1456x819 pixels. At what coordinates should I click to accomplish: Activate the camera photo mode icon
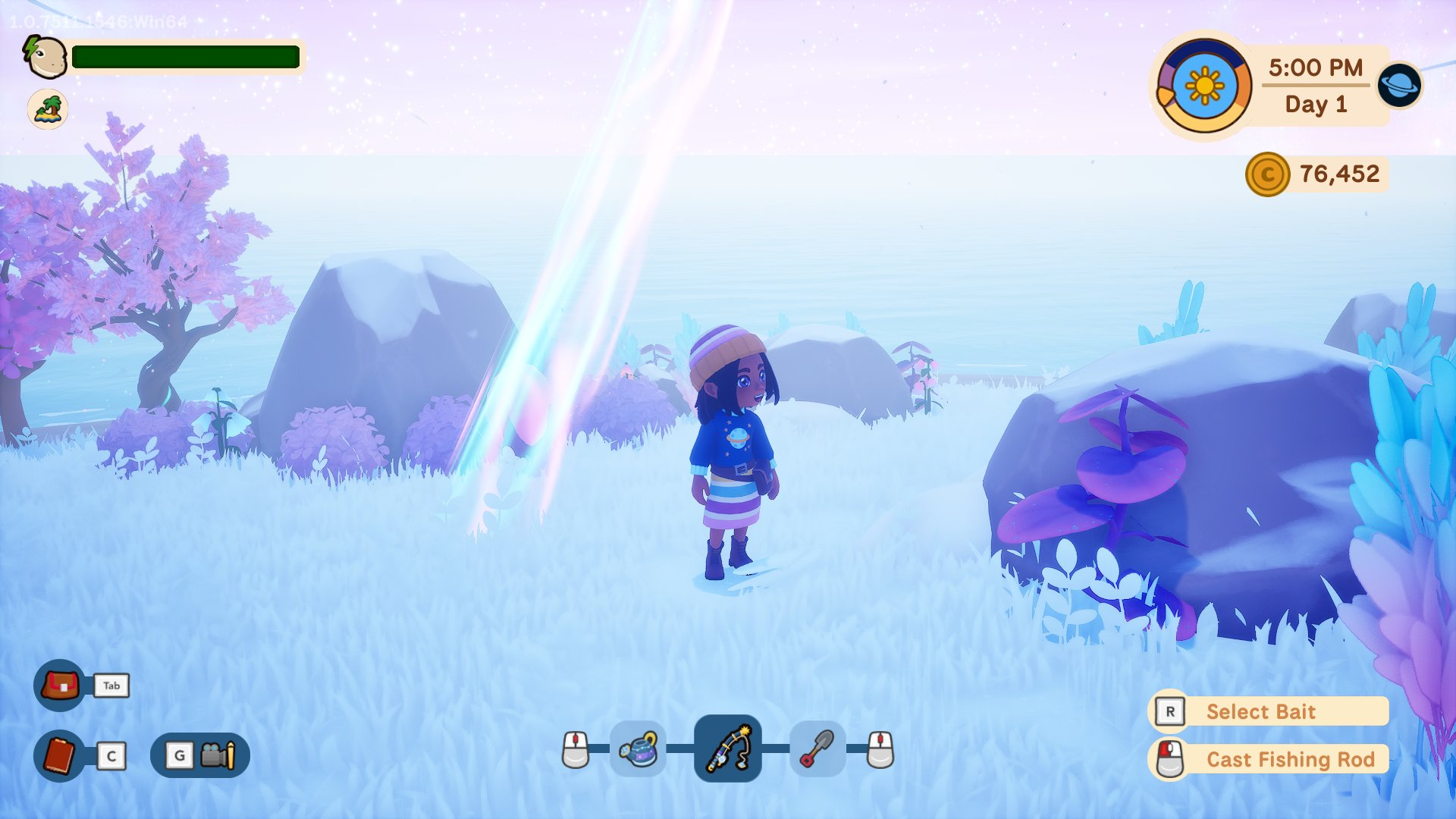217,755
